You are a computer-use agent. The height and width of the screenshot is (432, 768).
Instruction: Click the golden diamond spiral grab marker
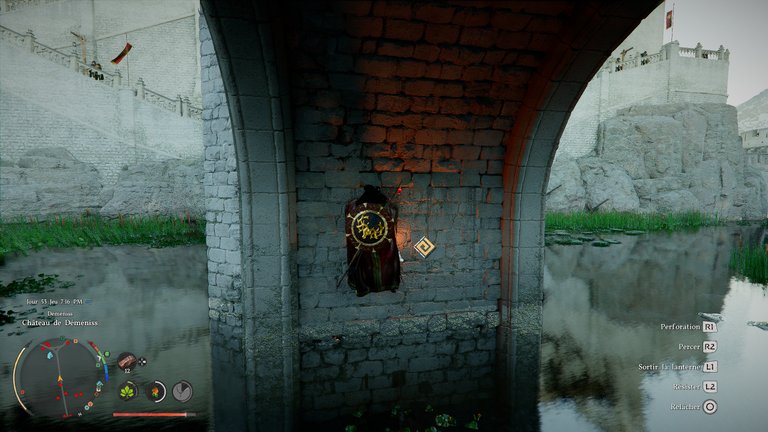click(425, 246)
